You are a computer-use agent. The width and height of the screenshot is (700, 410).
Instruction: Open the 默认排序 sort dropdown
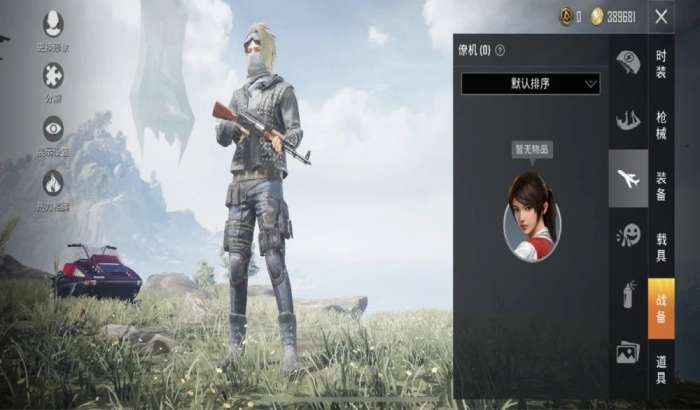click(530, 83)
